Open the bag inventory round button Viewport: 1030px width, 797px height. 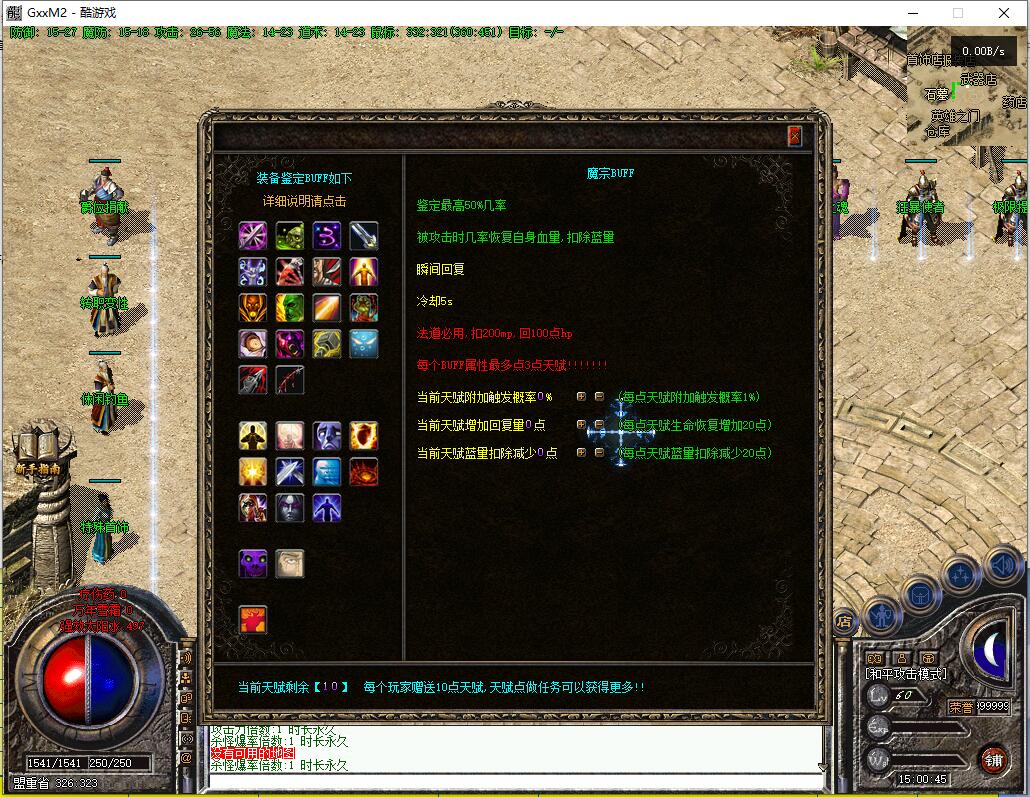click(921, 594)
